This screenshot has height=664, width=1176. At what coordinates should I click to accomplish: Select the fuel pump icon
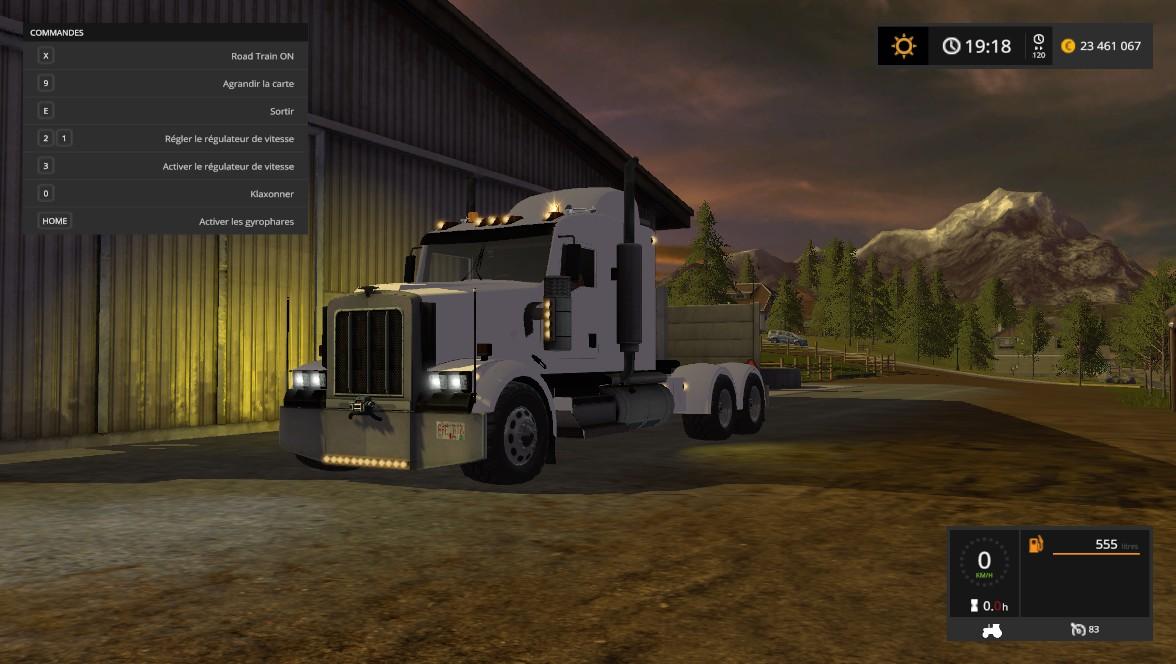pos(1036,545)
